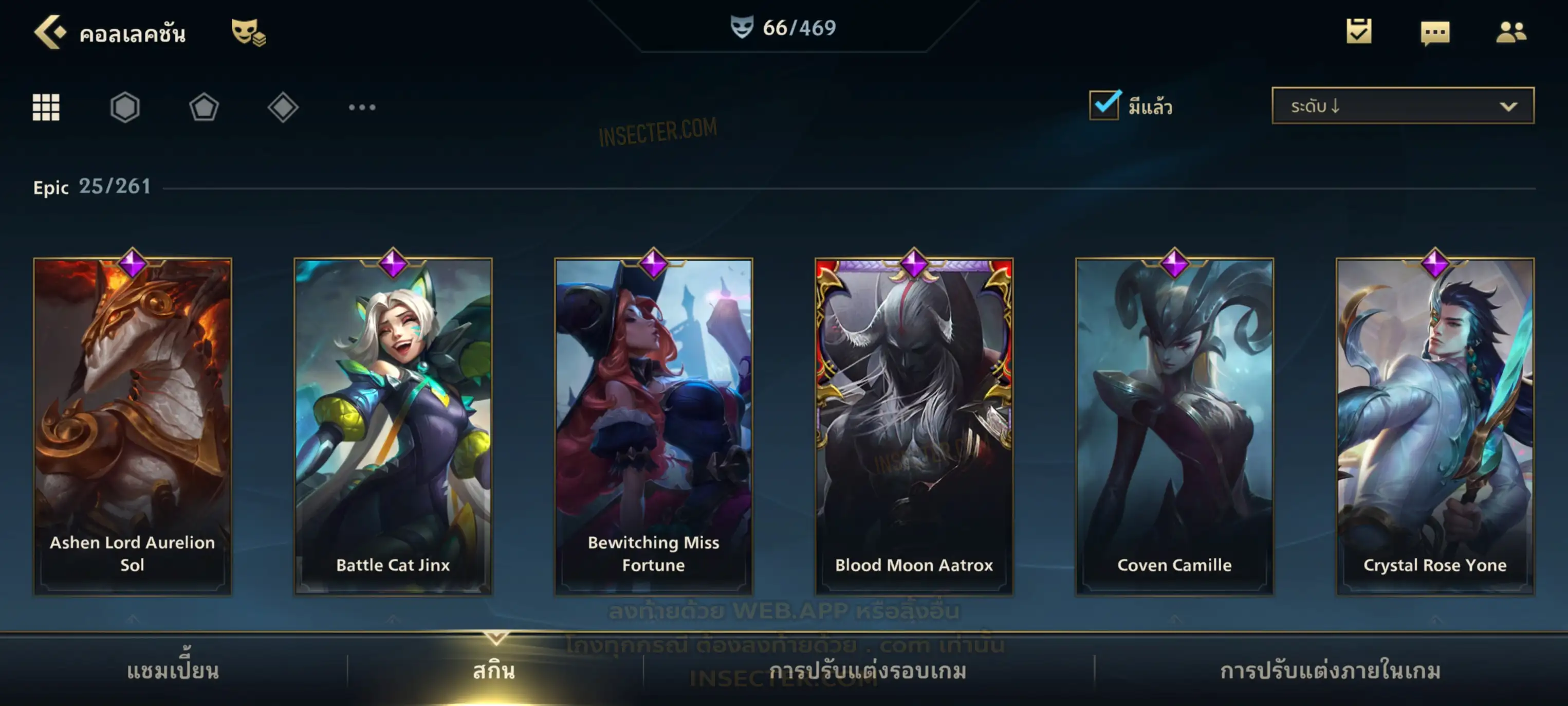Filter skins by diamond rarity icon
1568x706 pixels.
point(283,107)
